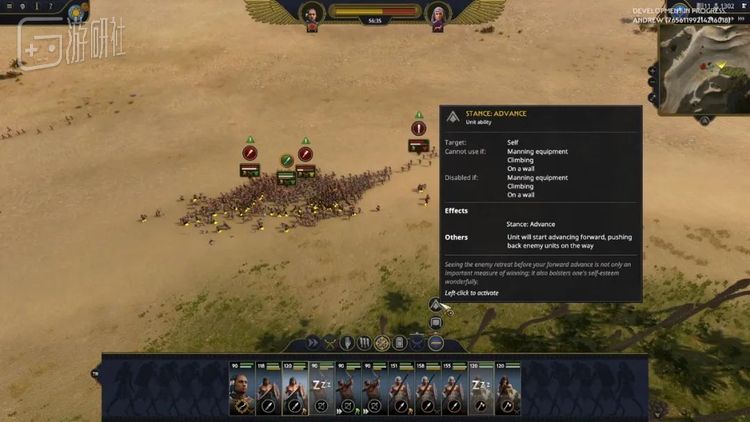This screenshot has width=750, height=422.
Task: Zoom in on the minimap with plus button
Action: (x=653, y=73)
